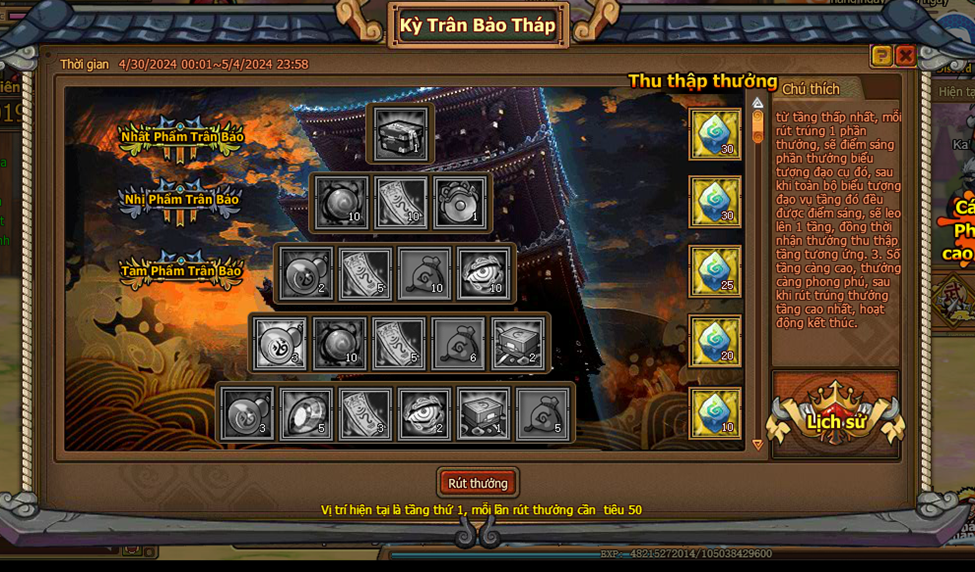
Task: Open help with the question mark button
Action: point(881,56)
